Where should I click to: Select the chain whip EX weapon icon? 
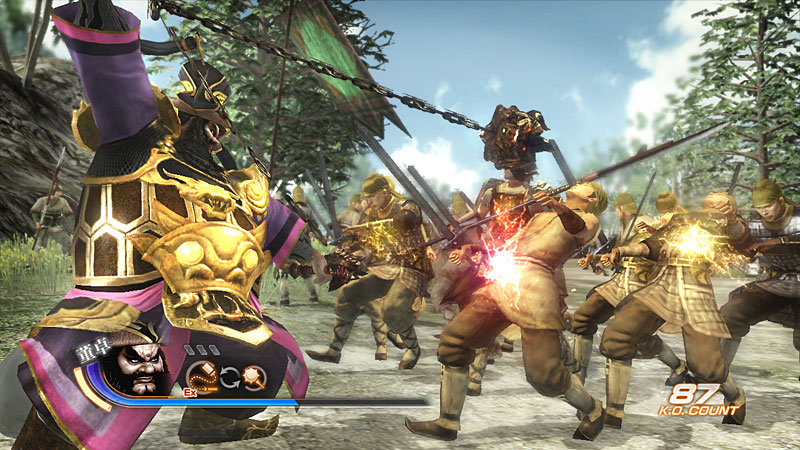pyautogui.click(x=203, y=376)
